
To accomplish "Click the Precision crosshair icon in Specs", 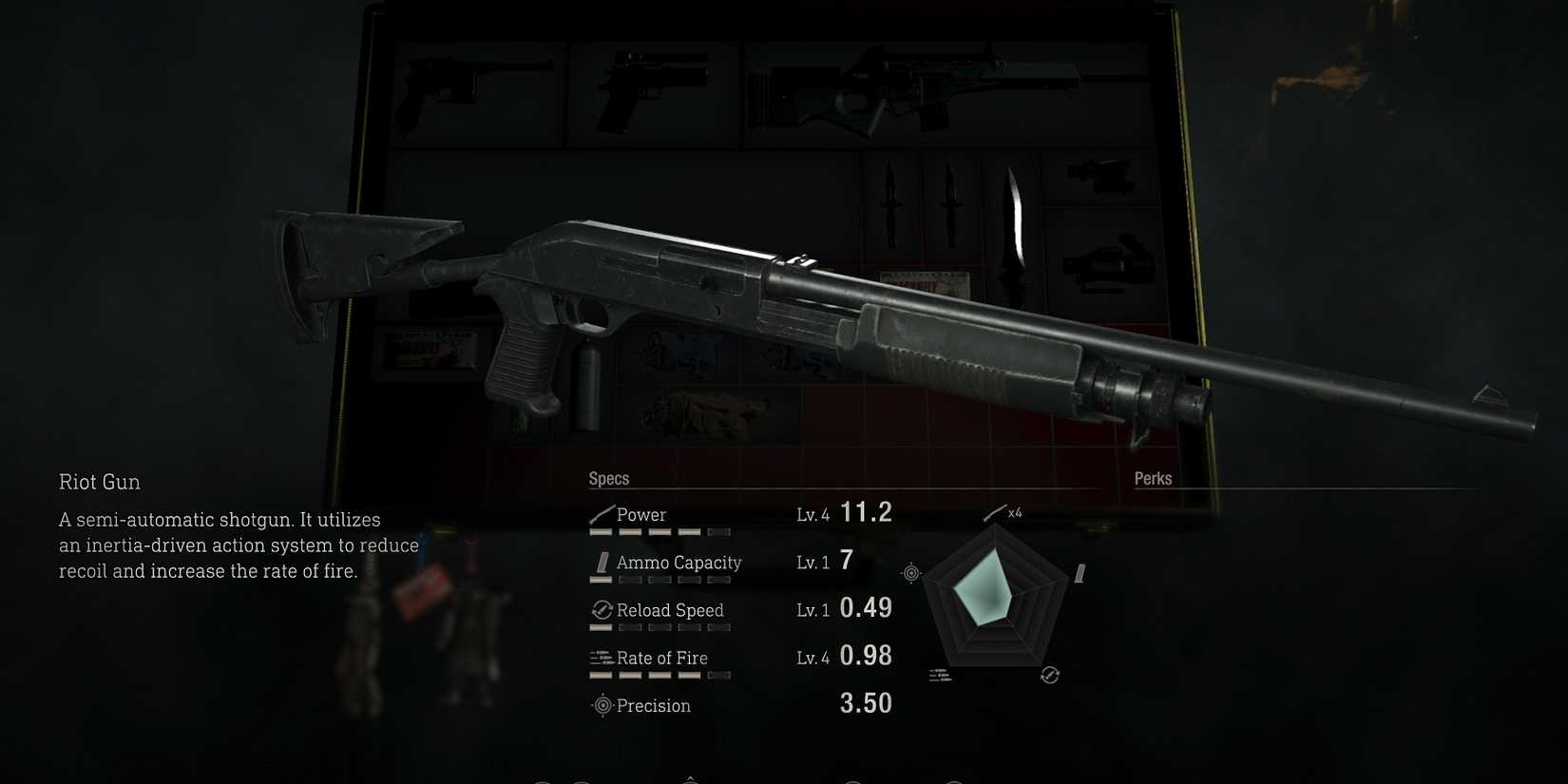I will [601, 705].
